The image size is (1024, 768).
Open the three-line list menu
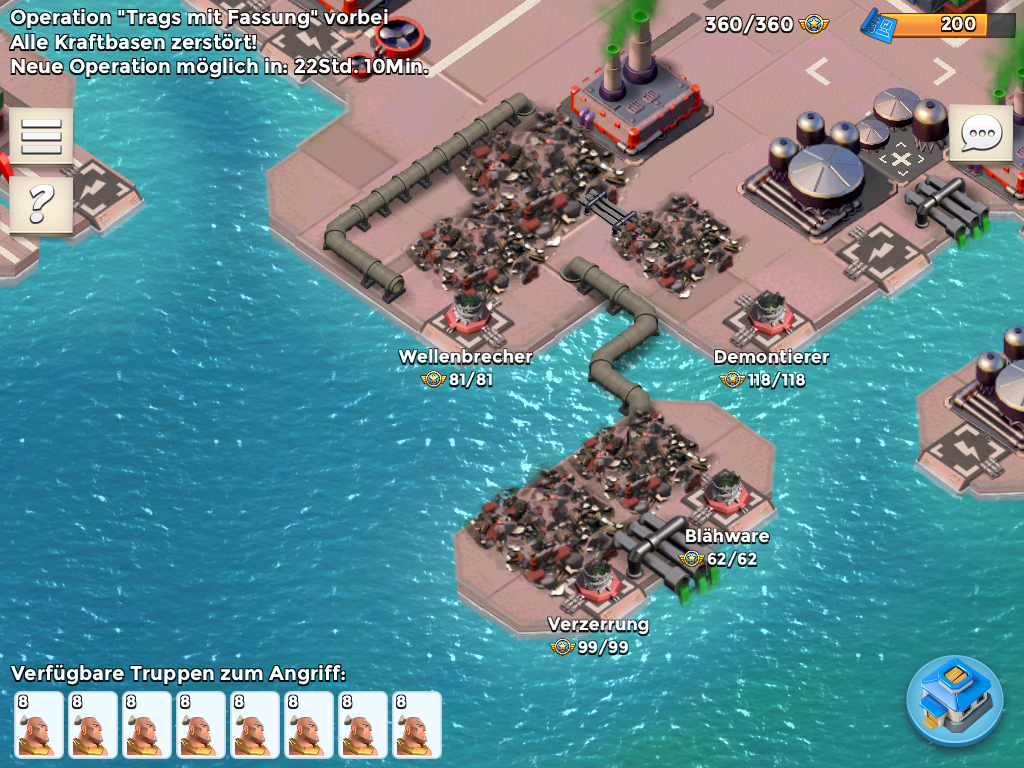pyautogui.click(x=41, y=135)
